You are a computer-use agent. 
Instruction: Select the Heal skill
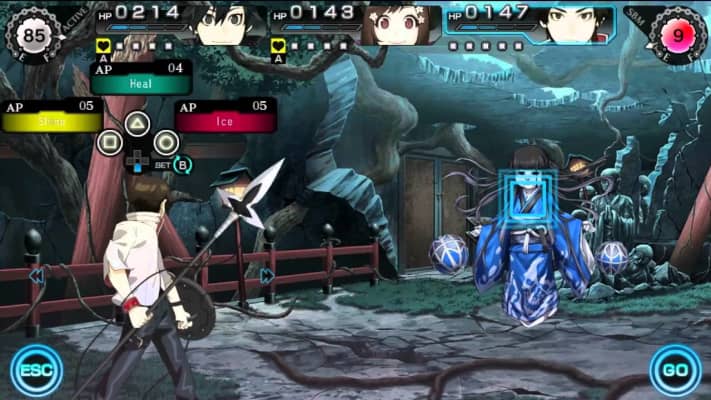tap(140, 86)
